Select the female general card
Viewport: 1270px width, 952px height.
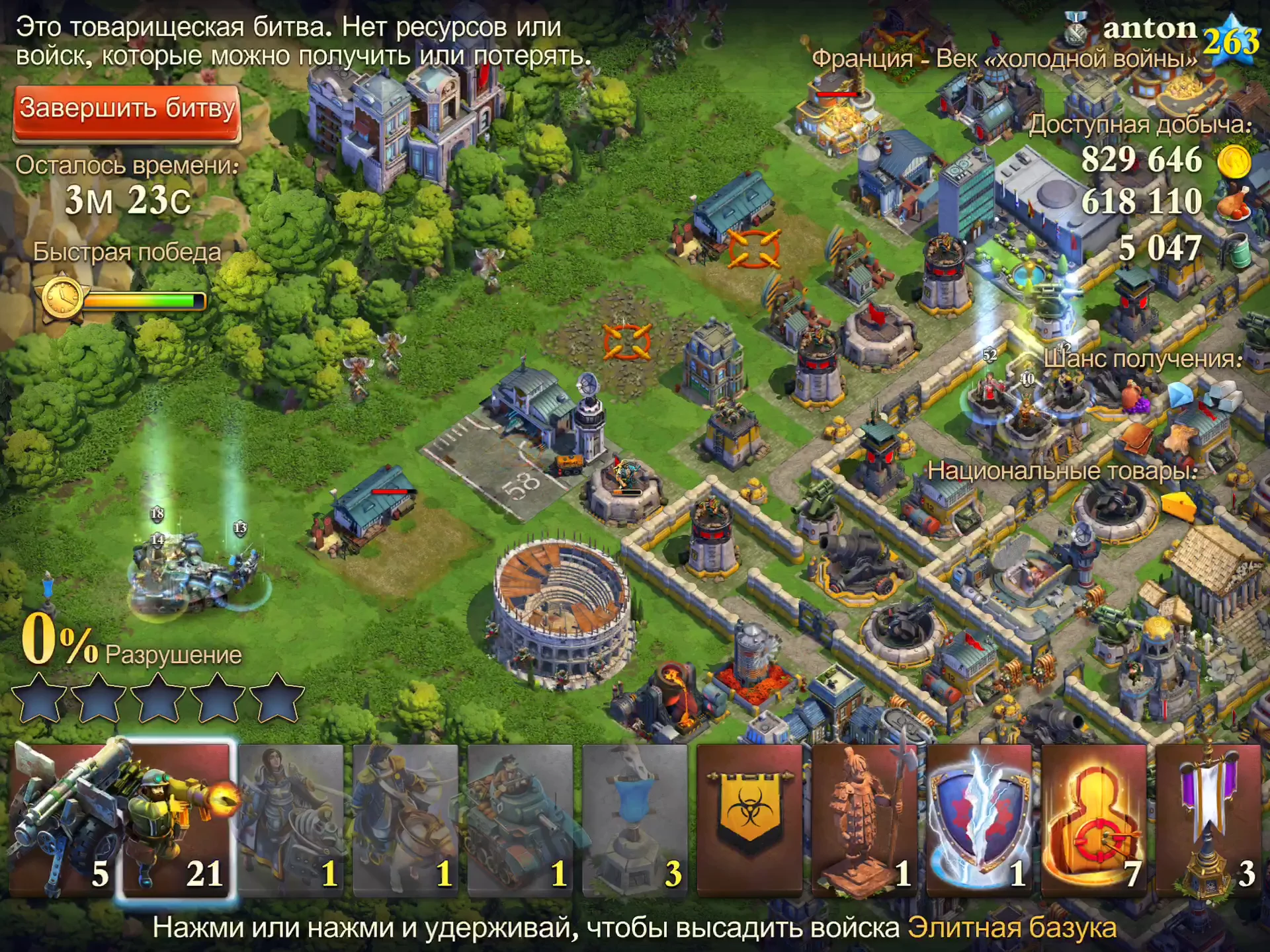[x=291, y=820]
